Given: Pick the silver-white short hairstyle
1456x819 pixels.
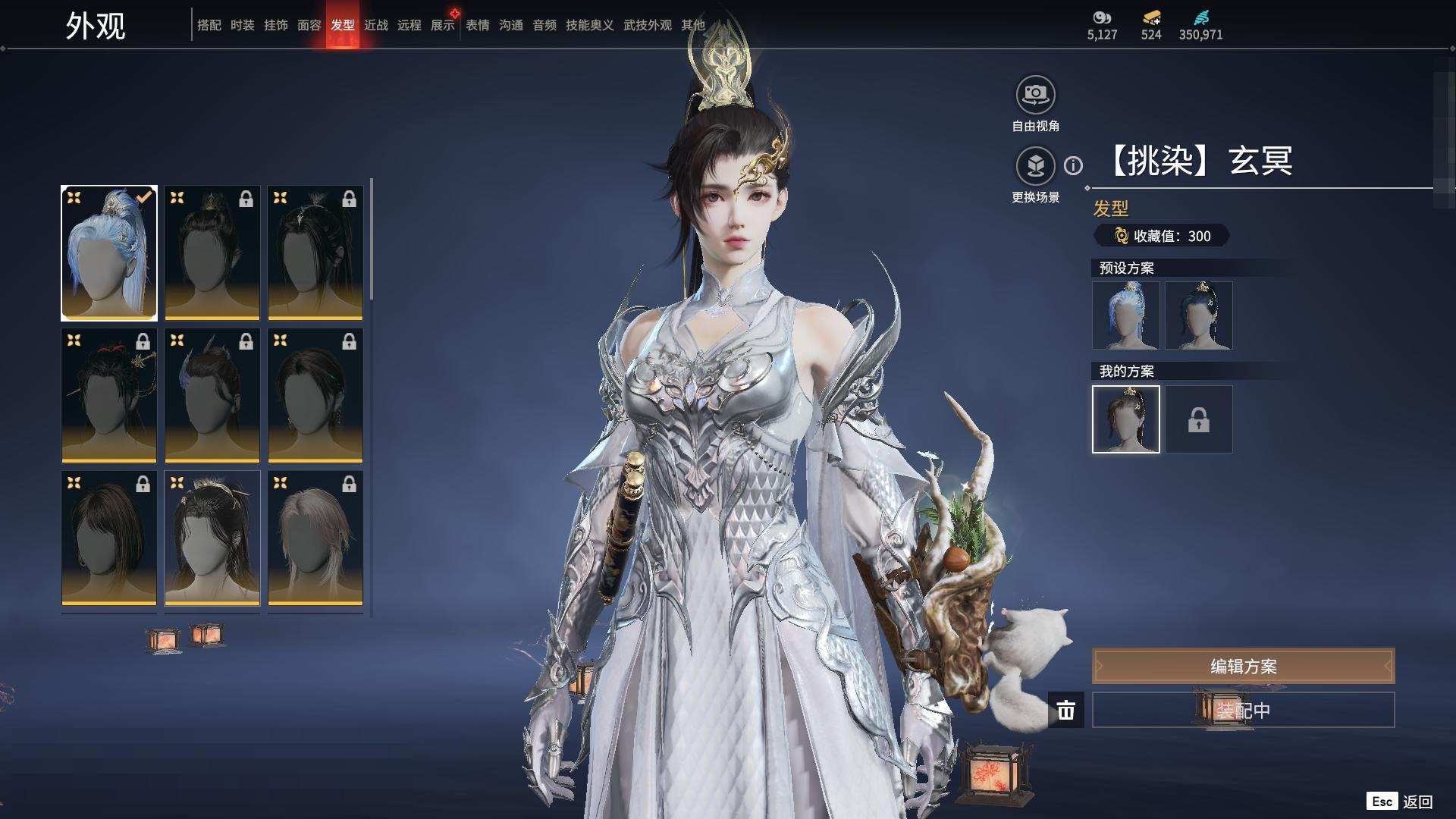Looking at the screenshot, I should click(315, 538).
